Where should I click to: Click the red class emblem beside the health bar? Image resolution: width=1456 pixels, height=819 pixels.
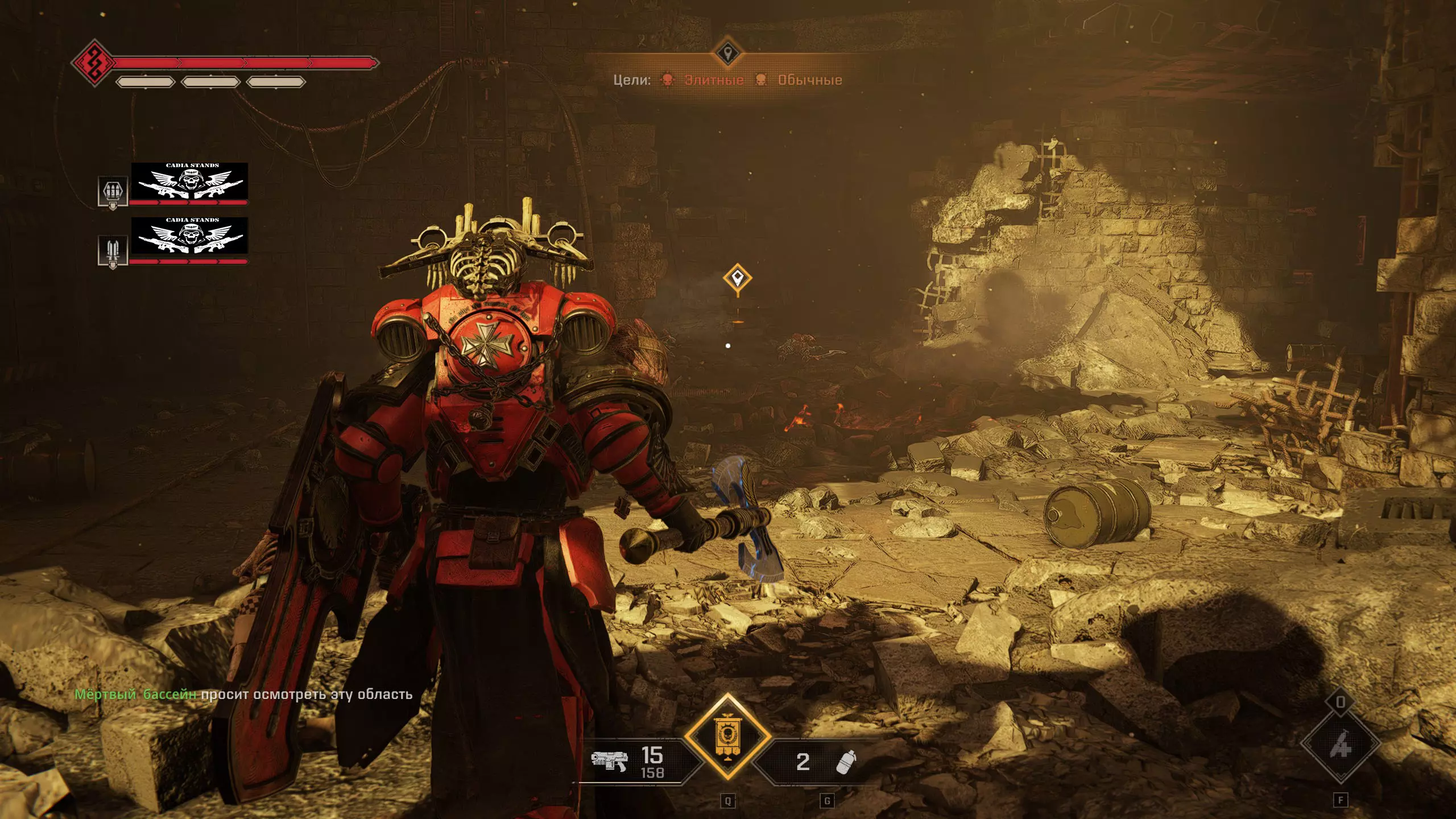pyautogui.click(x=94, y=63)
